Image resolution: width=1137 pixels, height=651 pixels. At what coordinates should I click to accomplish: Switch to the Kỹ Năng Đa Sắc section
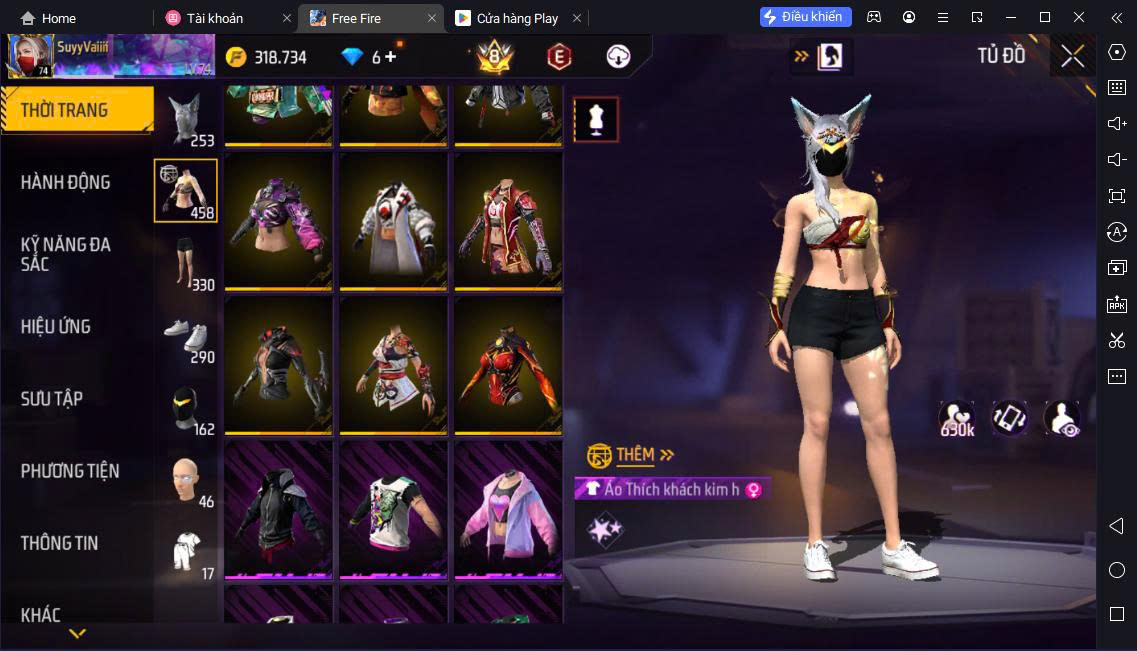click(66, 254)
